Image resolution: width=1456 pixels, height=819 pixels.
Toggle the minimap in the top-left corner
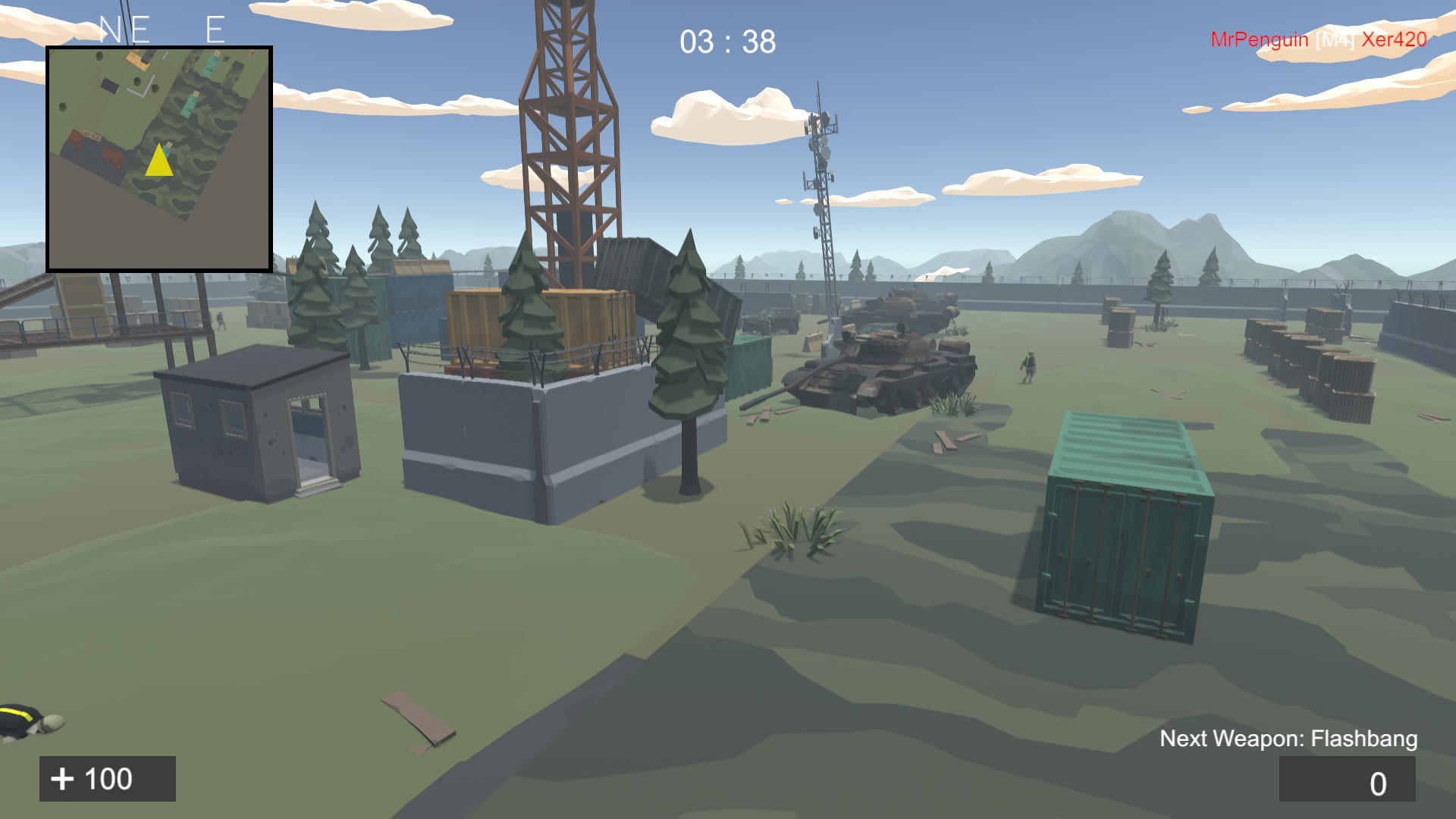coord(159,159)
